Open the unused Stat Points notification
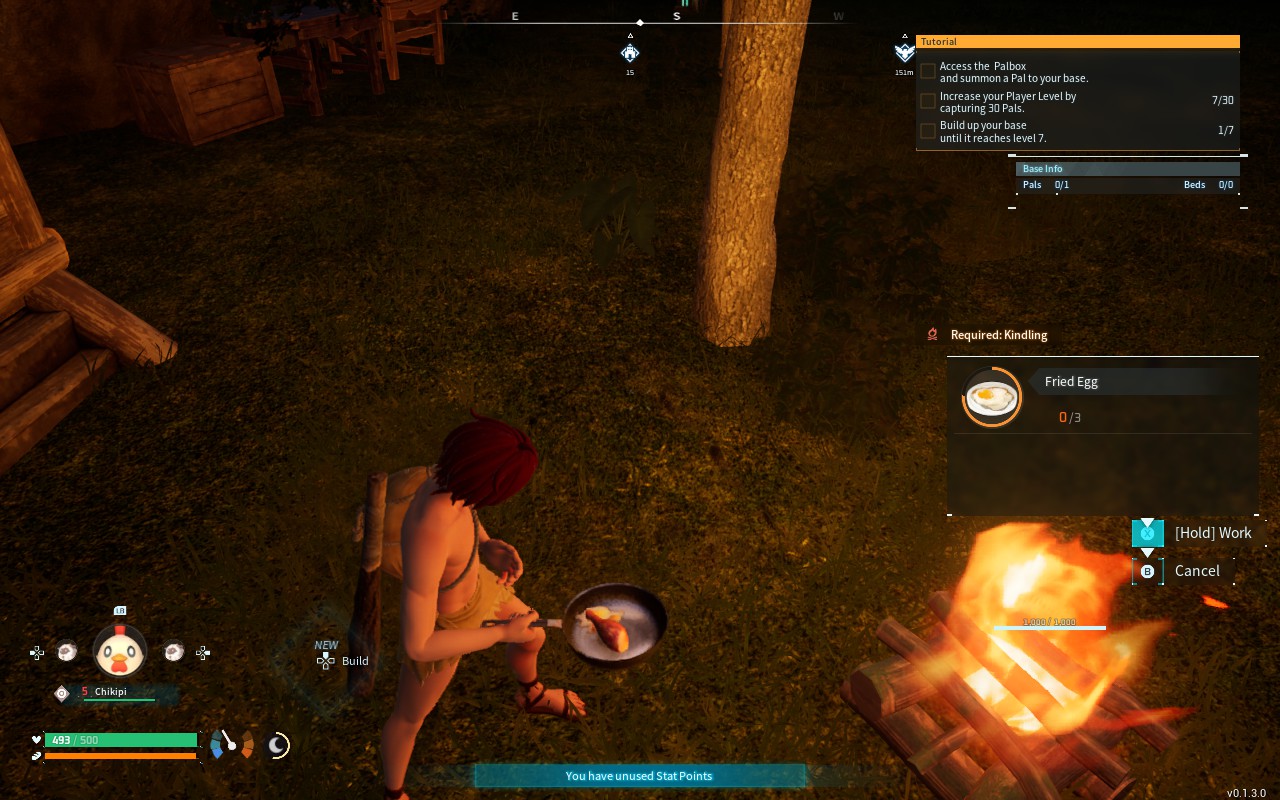 click(x=639, y=775)
